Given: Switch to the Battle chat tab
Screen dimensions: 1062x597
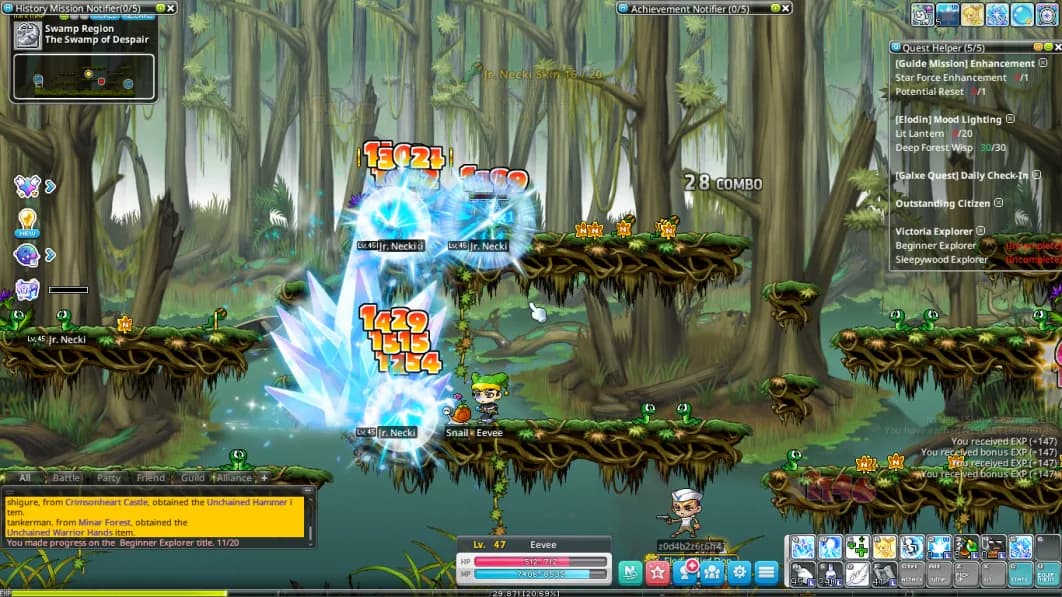Looking at the screenshot, I should click(66, 478).
